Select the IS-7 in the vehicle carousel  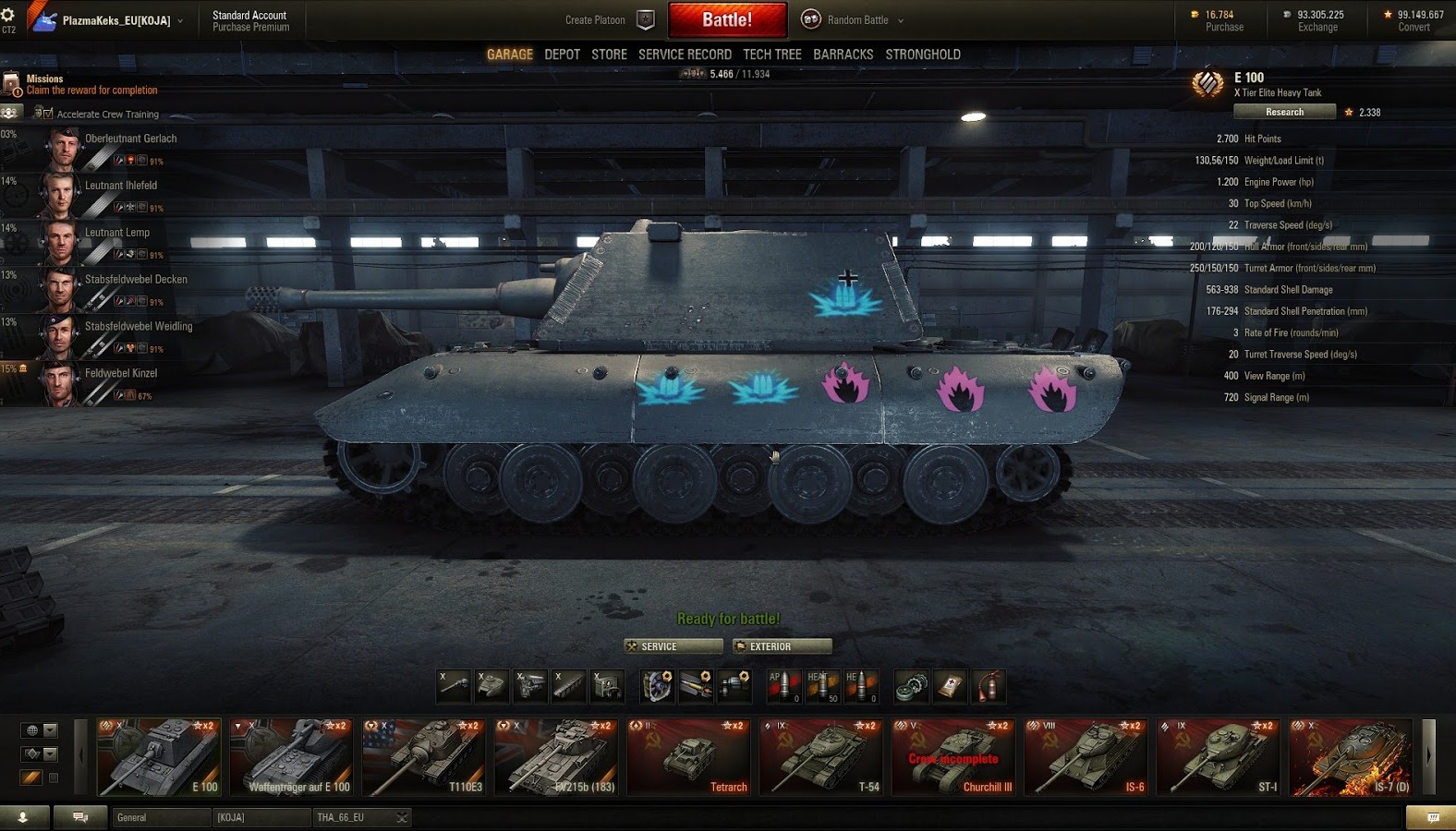(1350, 757)
